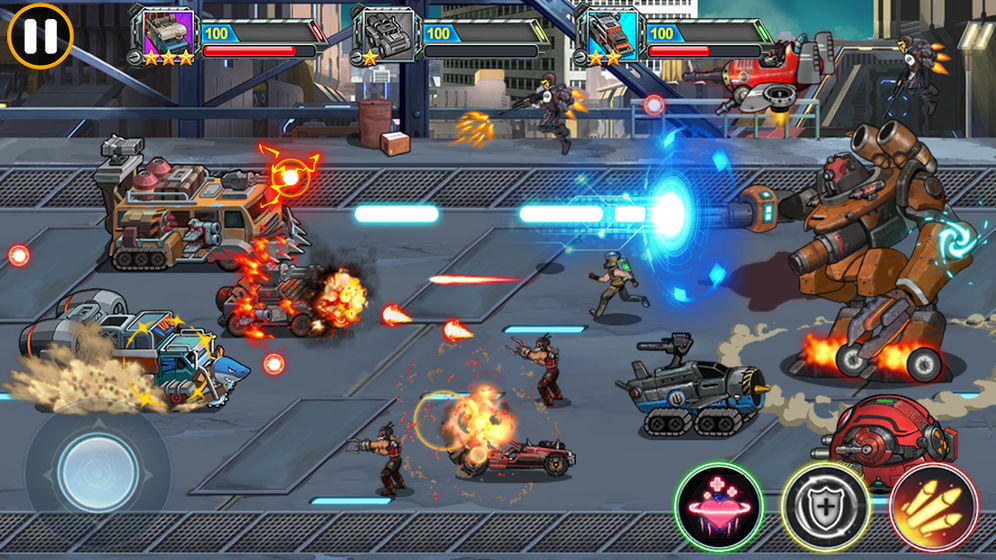The height and width of the screenshot is (560, 996).
Task: Pause the game with the pause button
Action: 40,35
